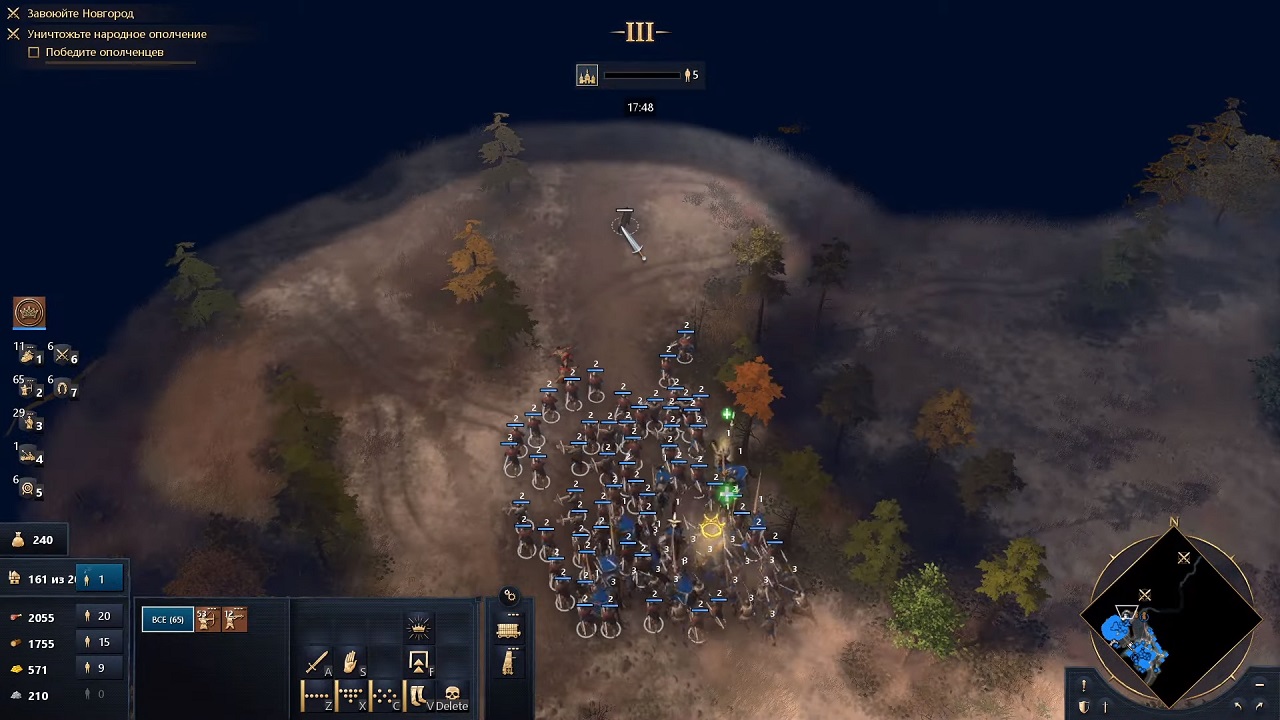Select the Attack command sword icon

[315, 662]
